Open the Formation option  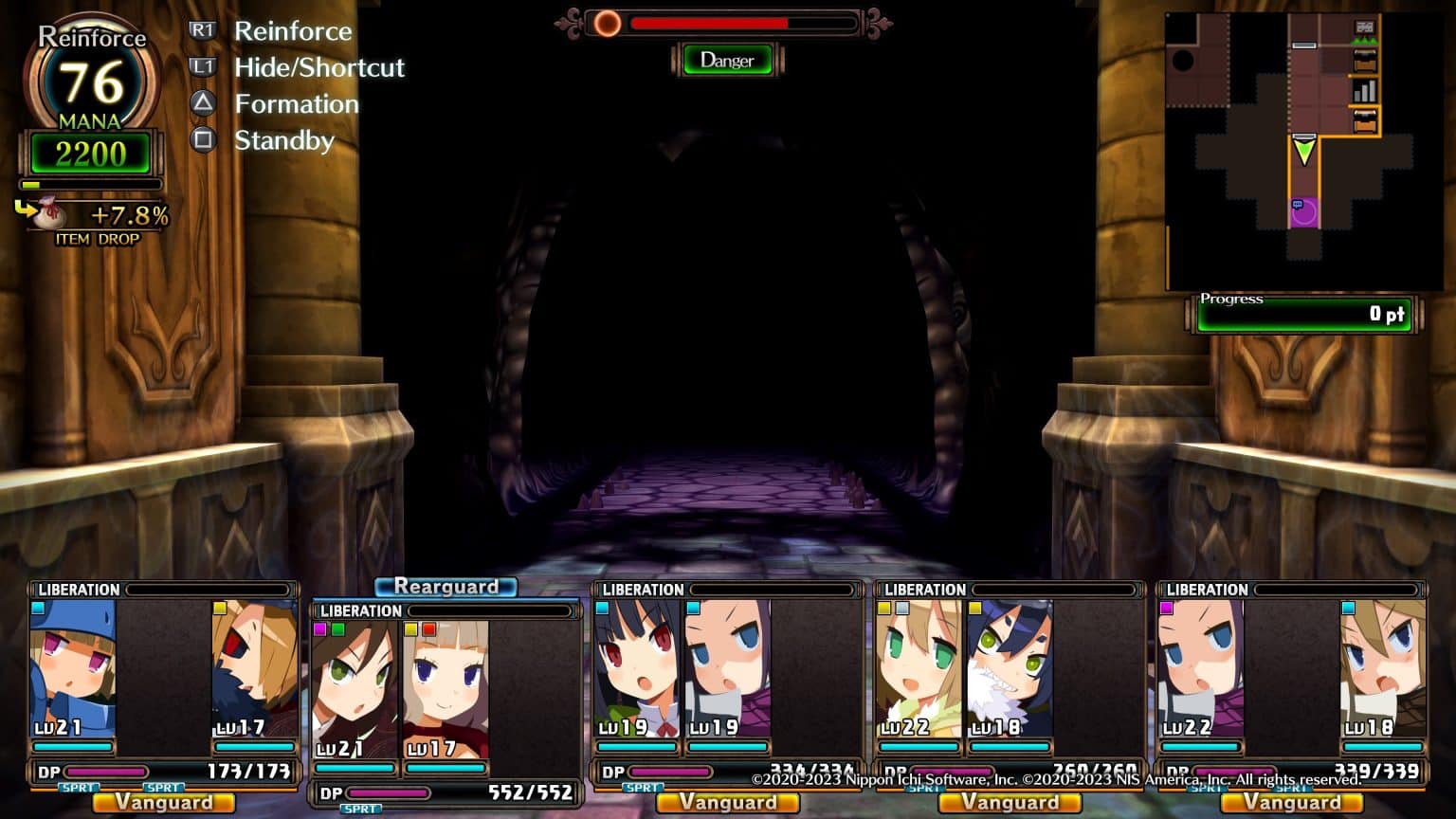pos(297,104)
